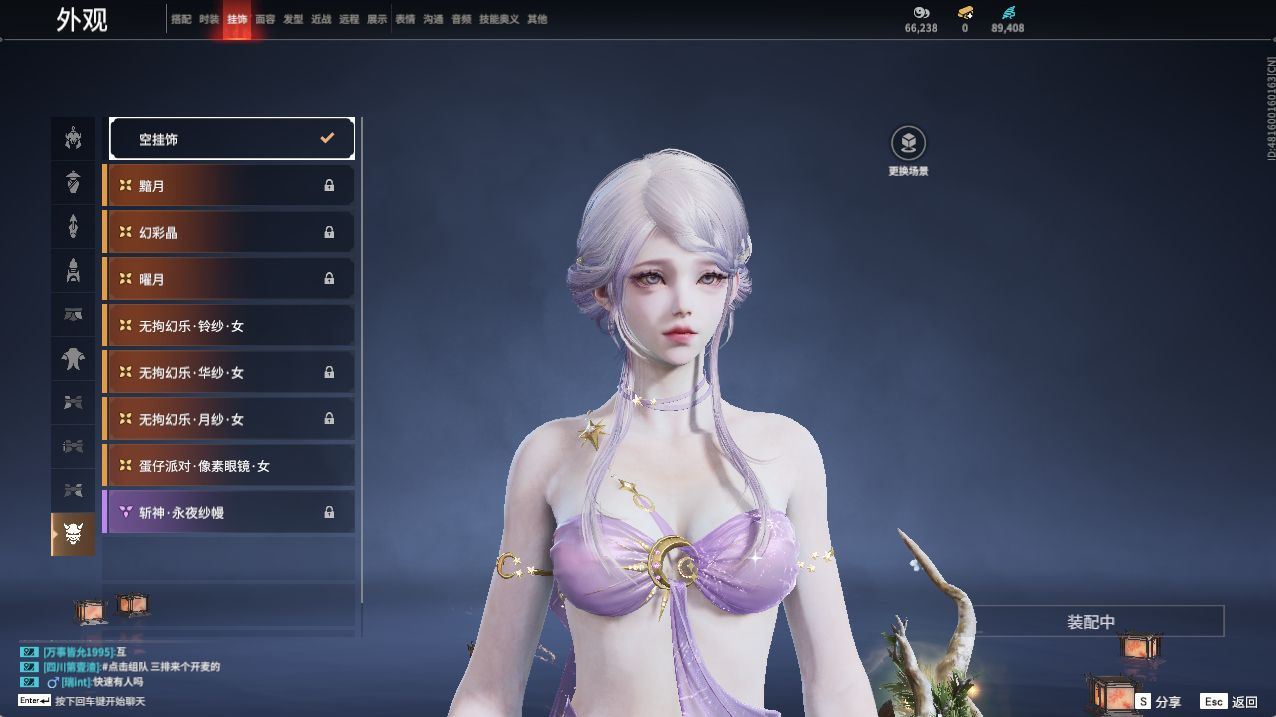
Task: Select the 空挂饰 empty accessory entry
Action: 231,139
